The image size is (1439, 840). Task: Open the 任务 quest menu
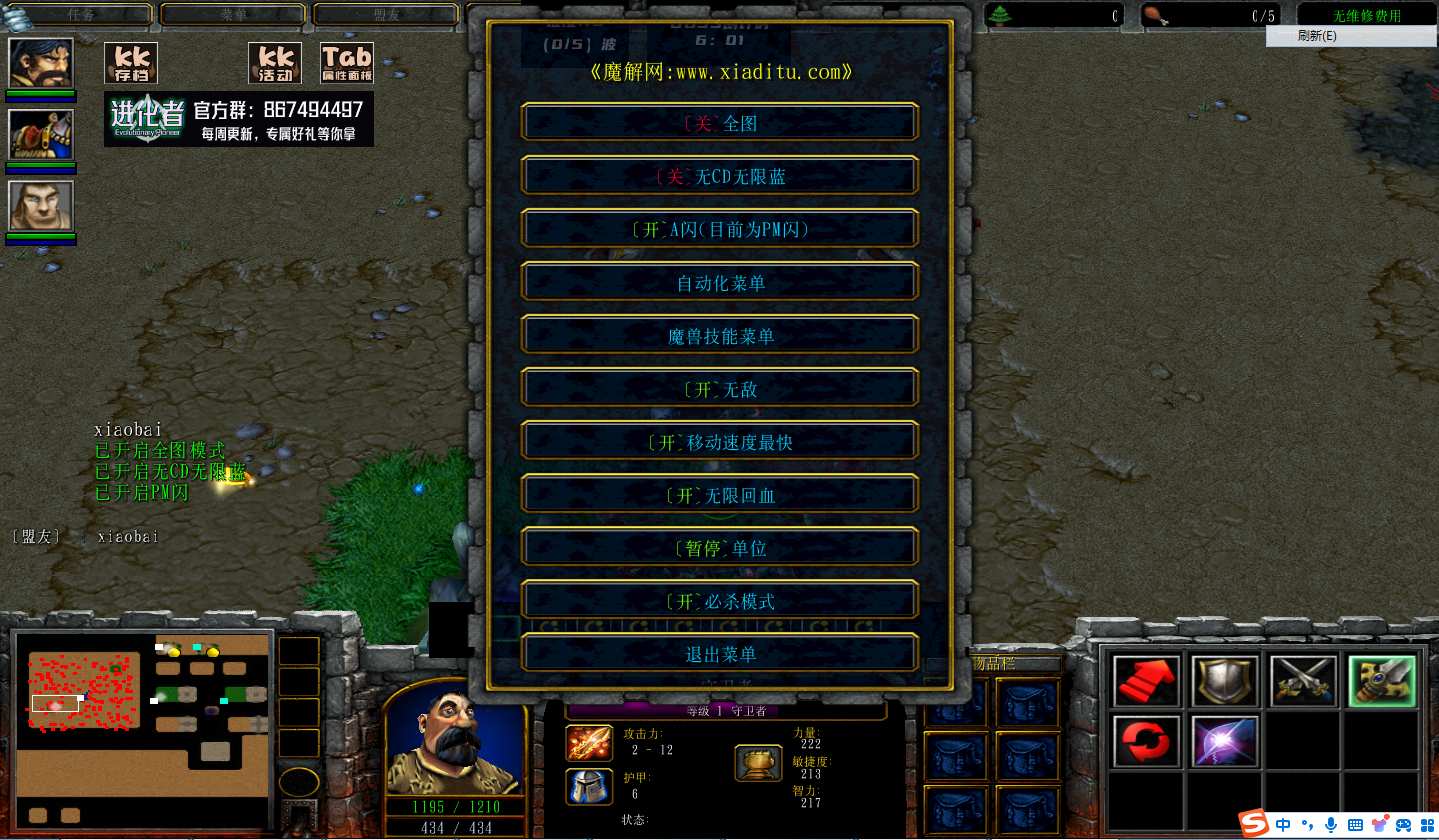pos(84,14)
